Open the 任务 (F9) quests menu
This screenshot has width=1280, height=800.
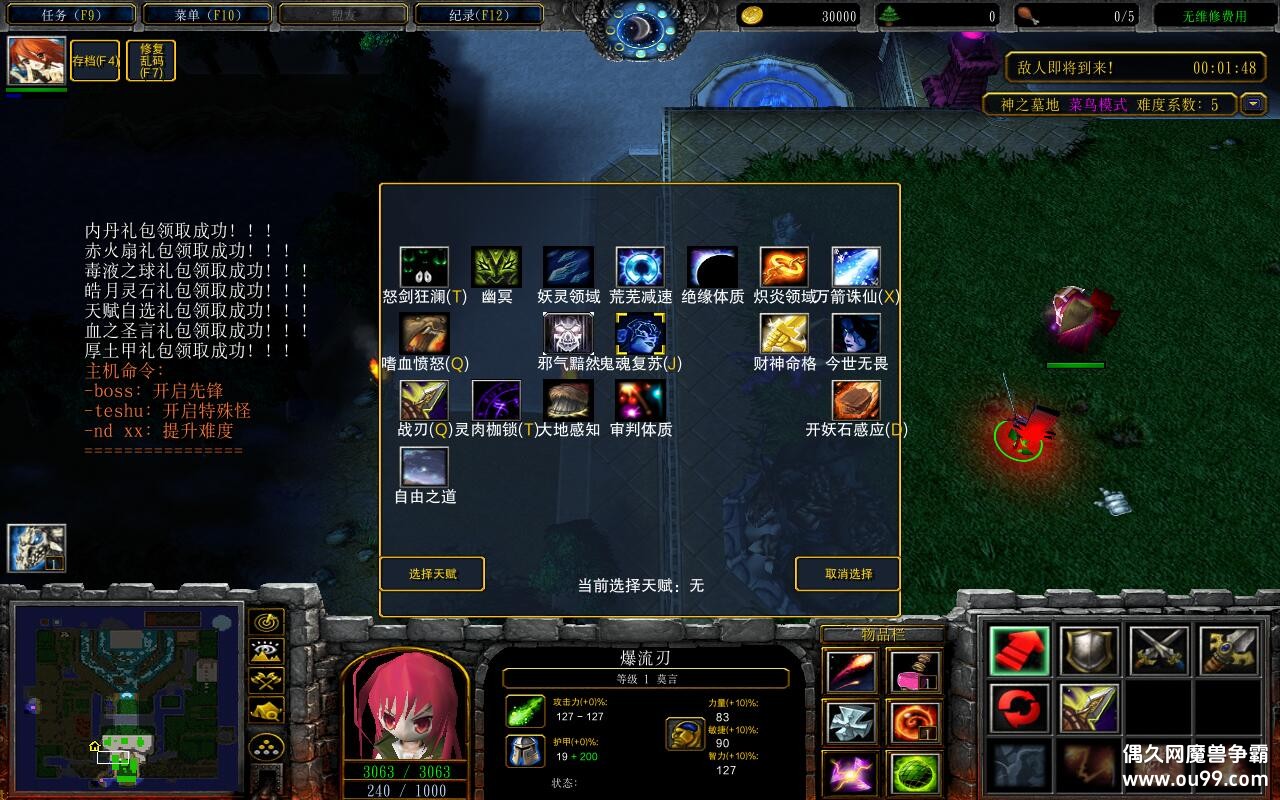[72, 15]
